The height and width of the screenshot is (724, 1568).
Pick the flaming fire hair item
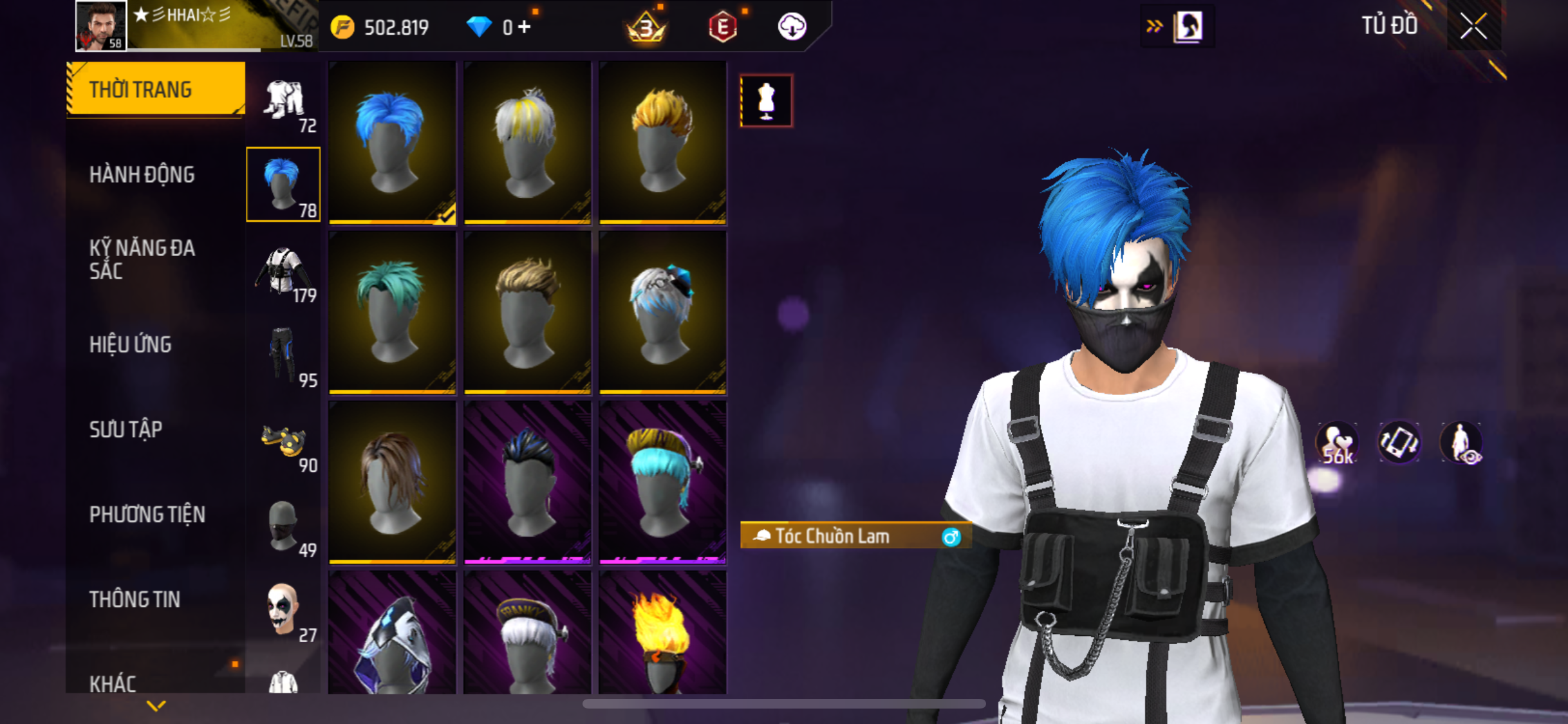[x=662, y=634]
